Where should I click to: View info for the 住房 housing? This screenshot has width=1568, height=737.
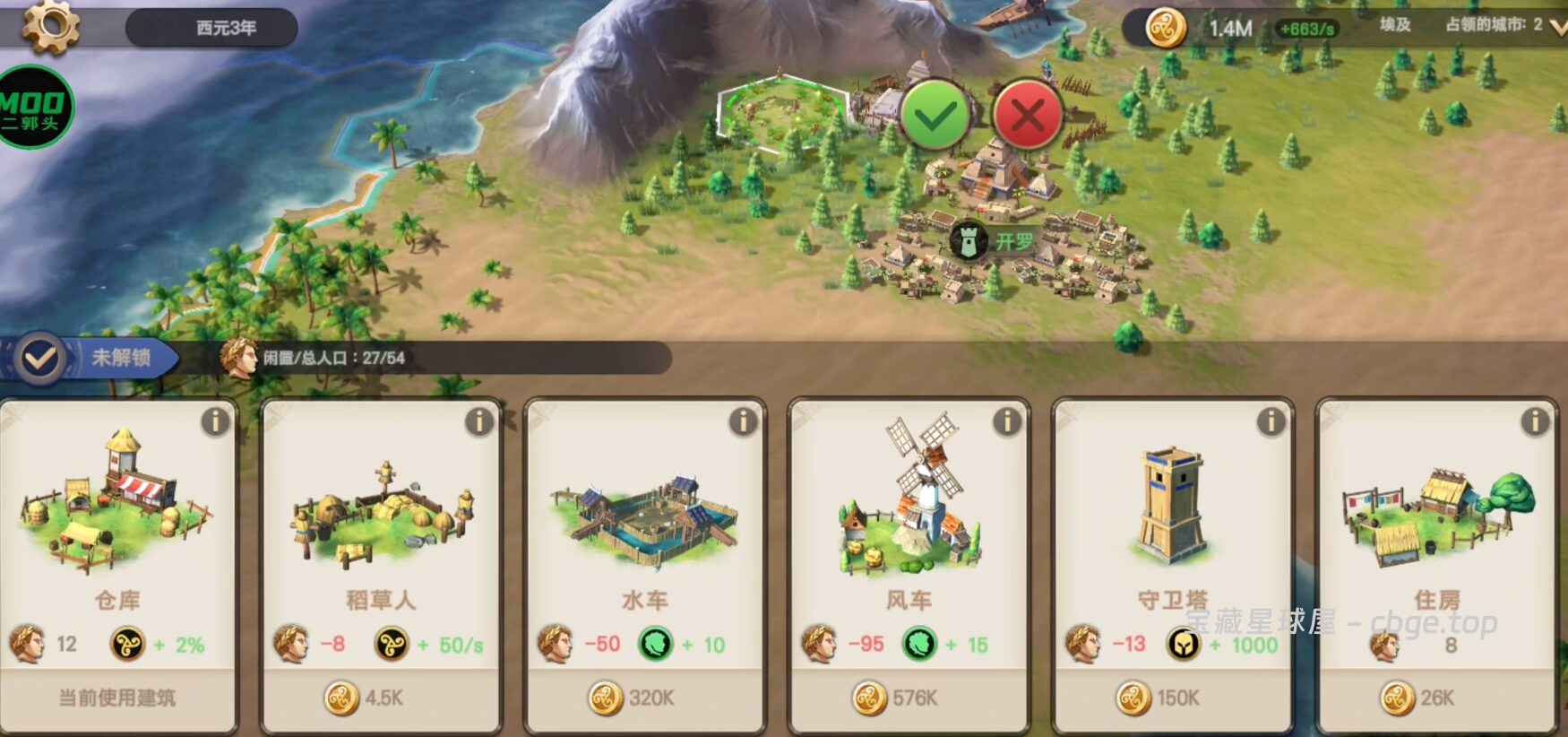point(1535,421)
